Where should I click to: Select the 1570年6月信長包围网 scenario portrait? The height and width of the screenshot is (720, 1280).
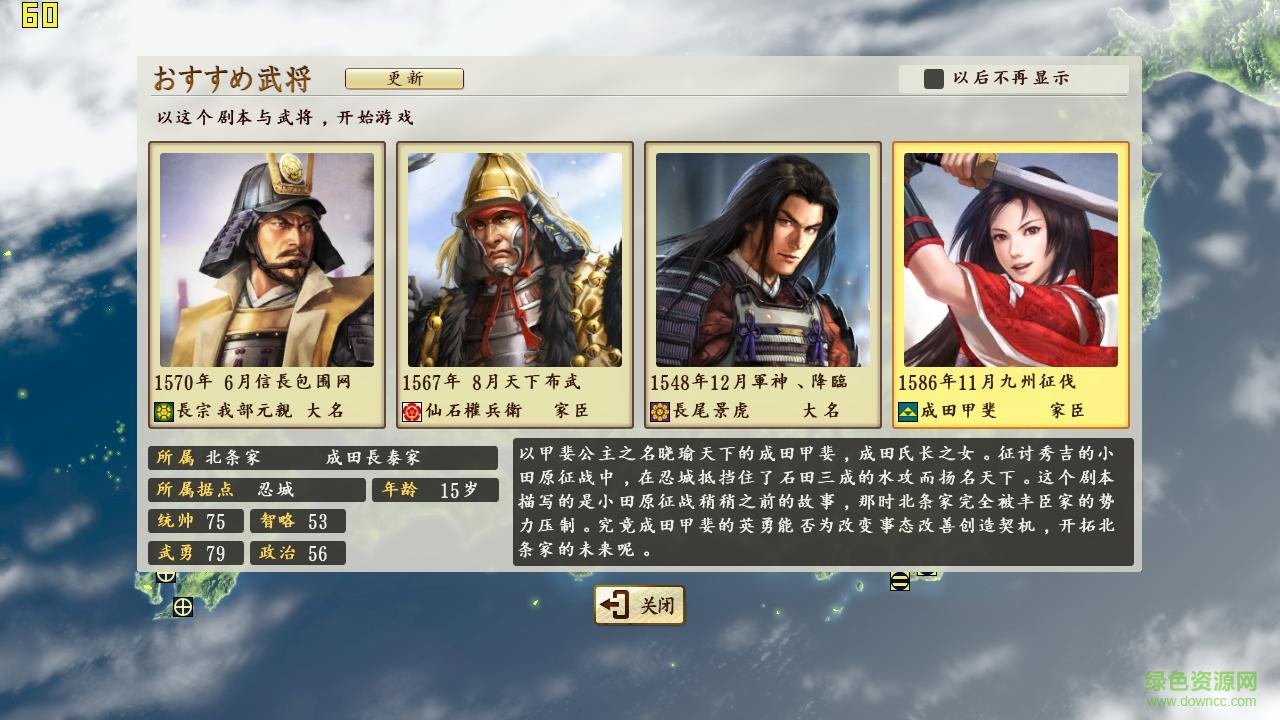tap(266, 260)
